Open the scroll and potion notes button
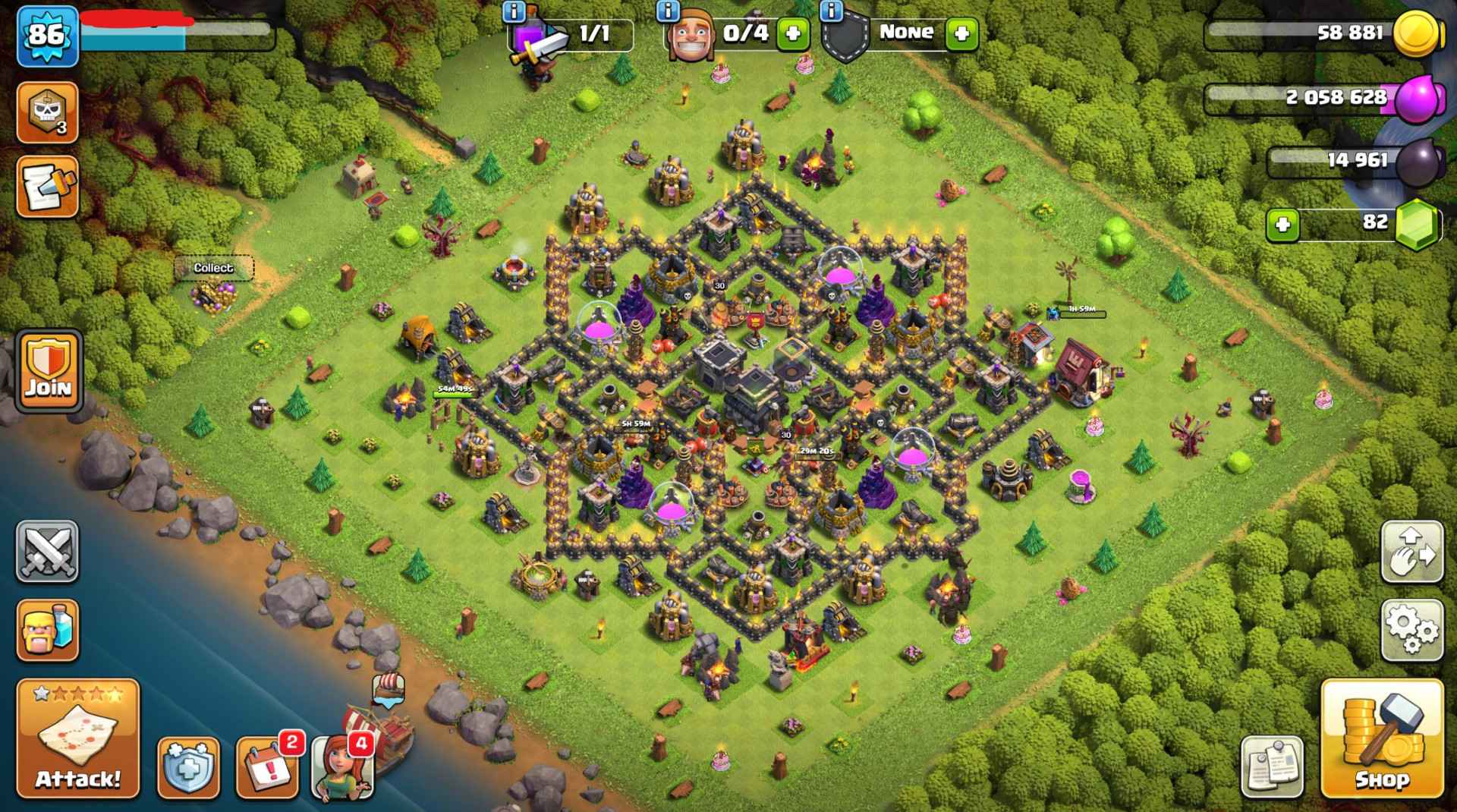This screenshot has height=812, width=1457. point(47,187)
